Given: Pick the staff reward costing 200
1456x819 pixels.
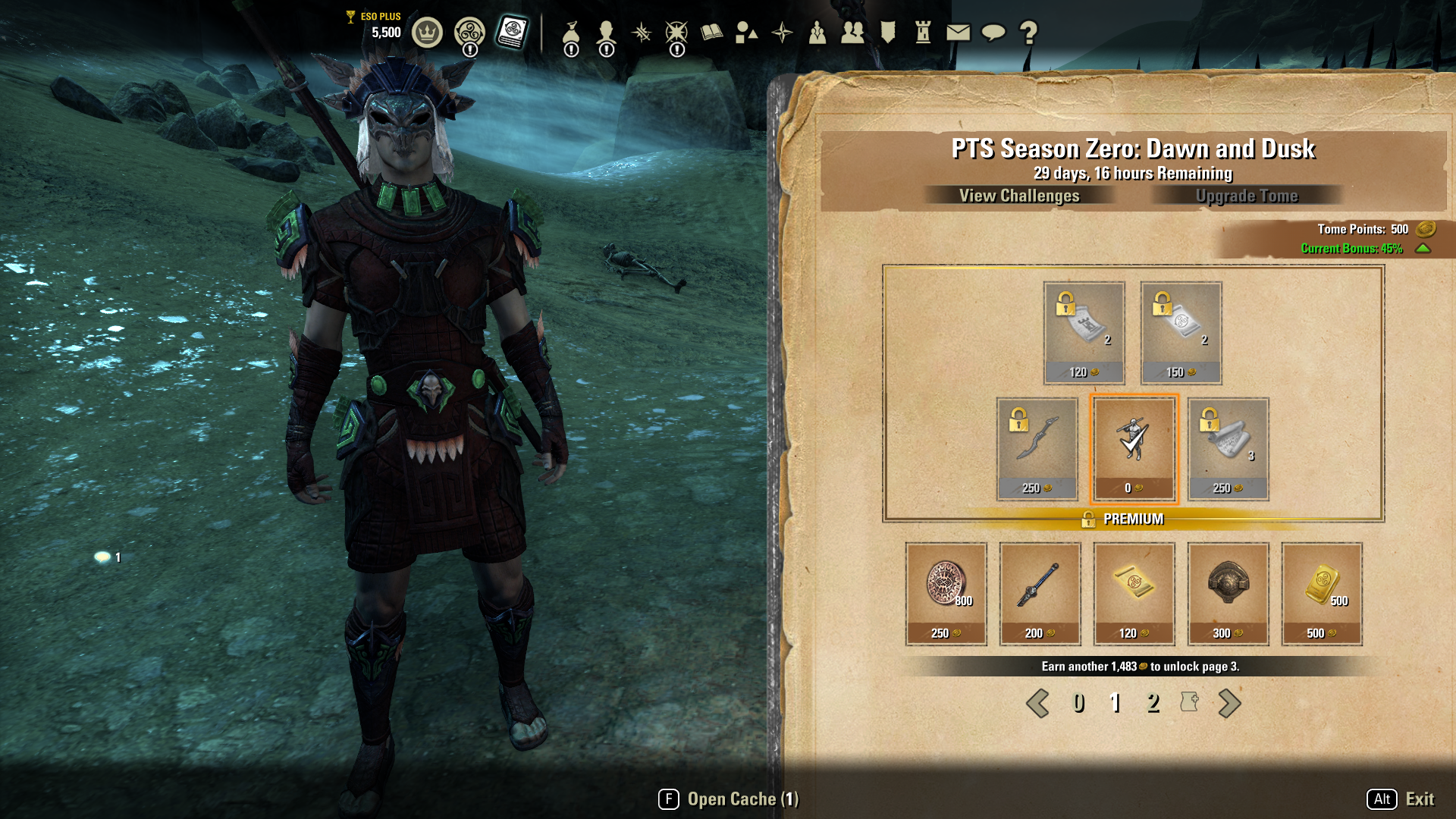Looking at the screenshot, I should [1040, 593].
